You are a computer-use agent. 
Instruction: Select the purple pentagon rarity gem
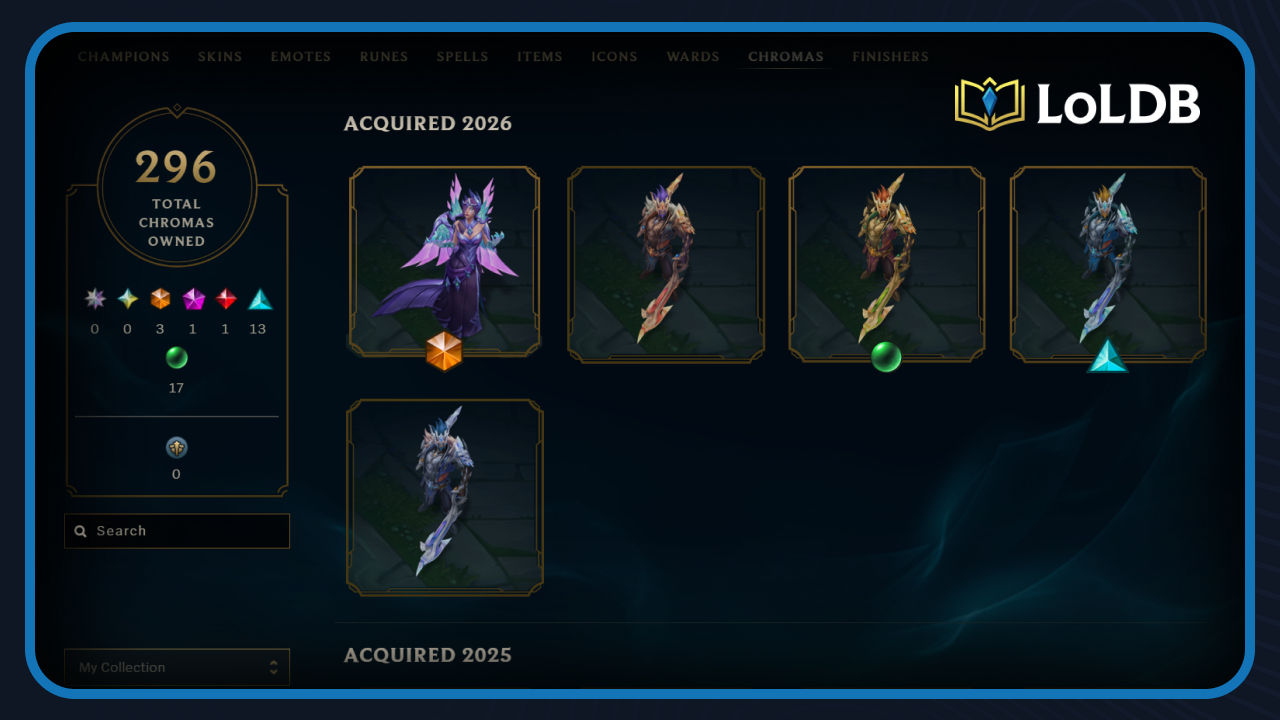[x=192, y=298]
